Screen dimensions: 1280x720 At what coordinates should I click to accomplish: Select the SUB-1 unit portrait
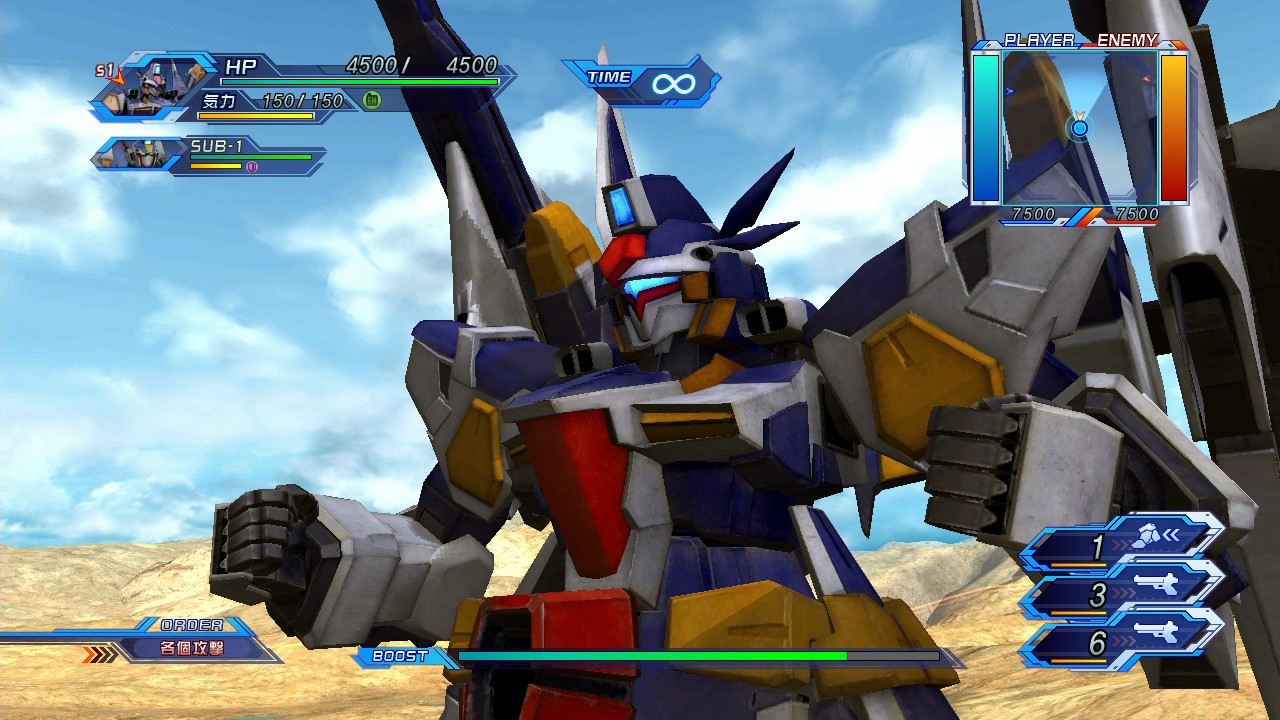point(137,154)
